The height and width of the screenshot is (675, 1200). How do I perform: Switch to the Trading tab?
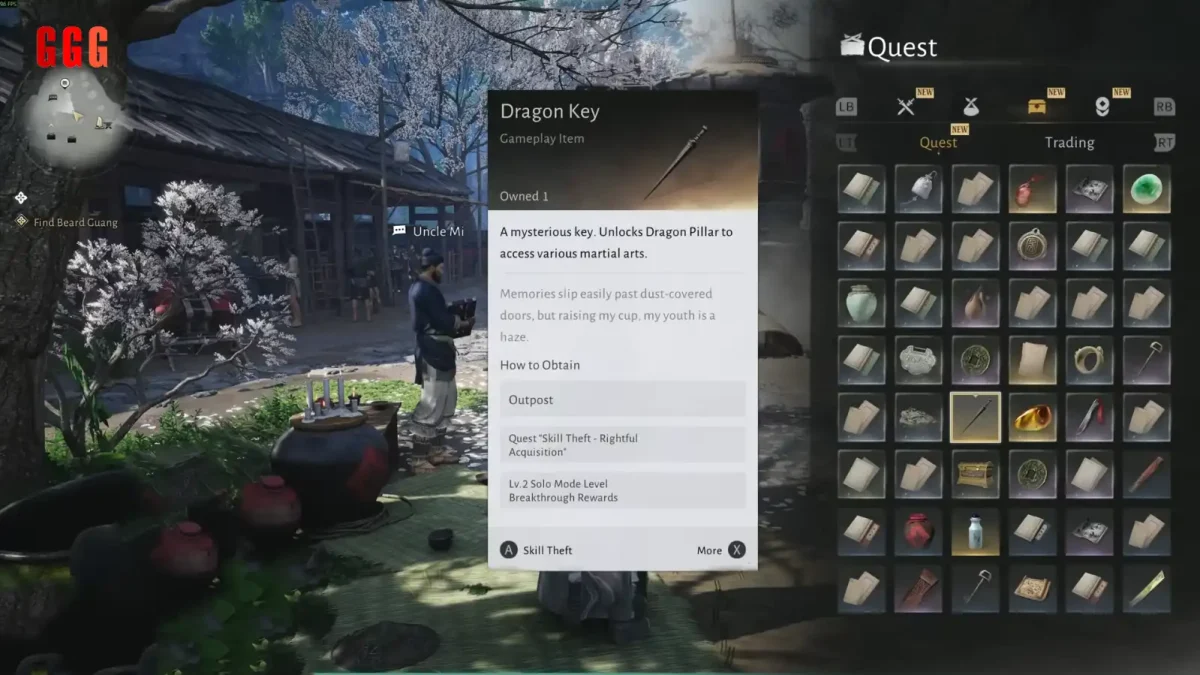tap(1069, 143)
